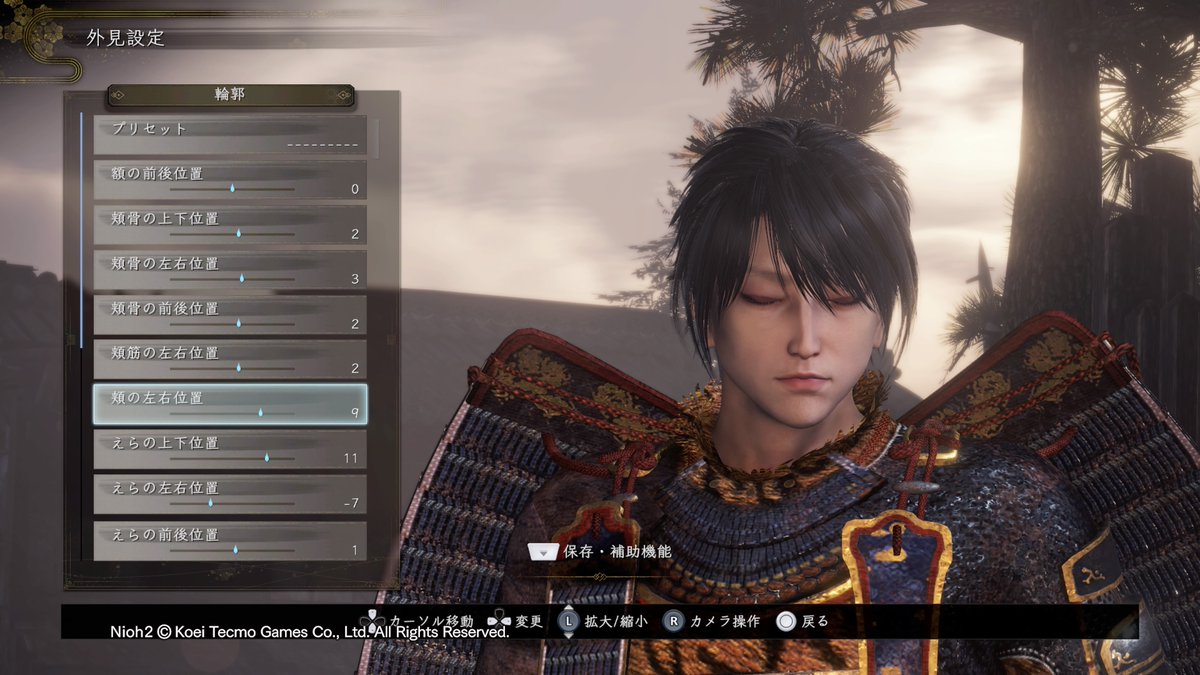Choose the 頬骨の前後位置 slider row

coord(230,315)
